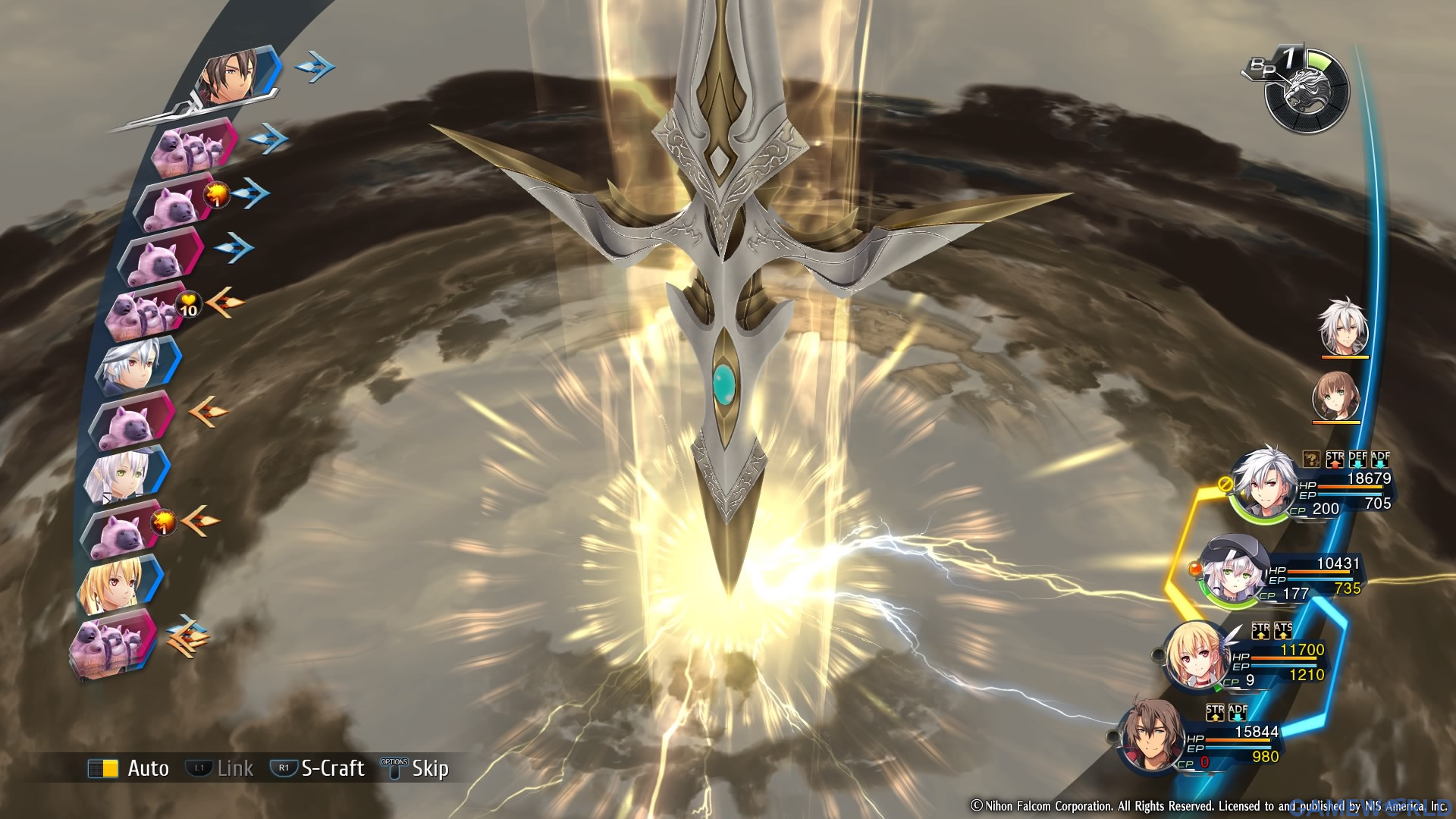
Task: Select the brown-haired swordsman at top of turn order
Action: click(x=236, y=76)
